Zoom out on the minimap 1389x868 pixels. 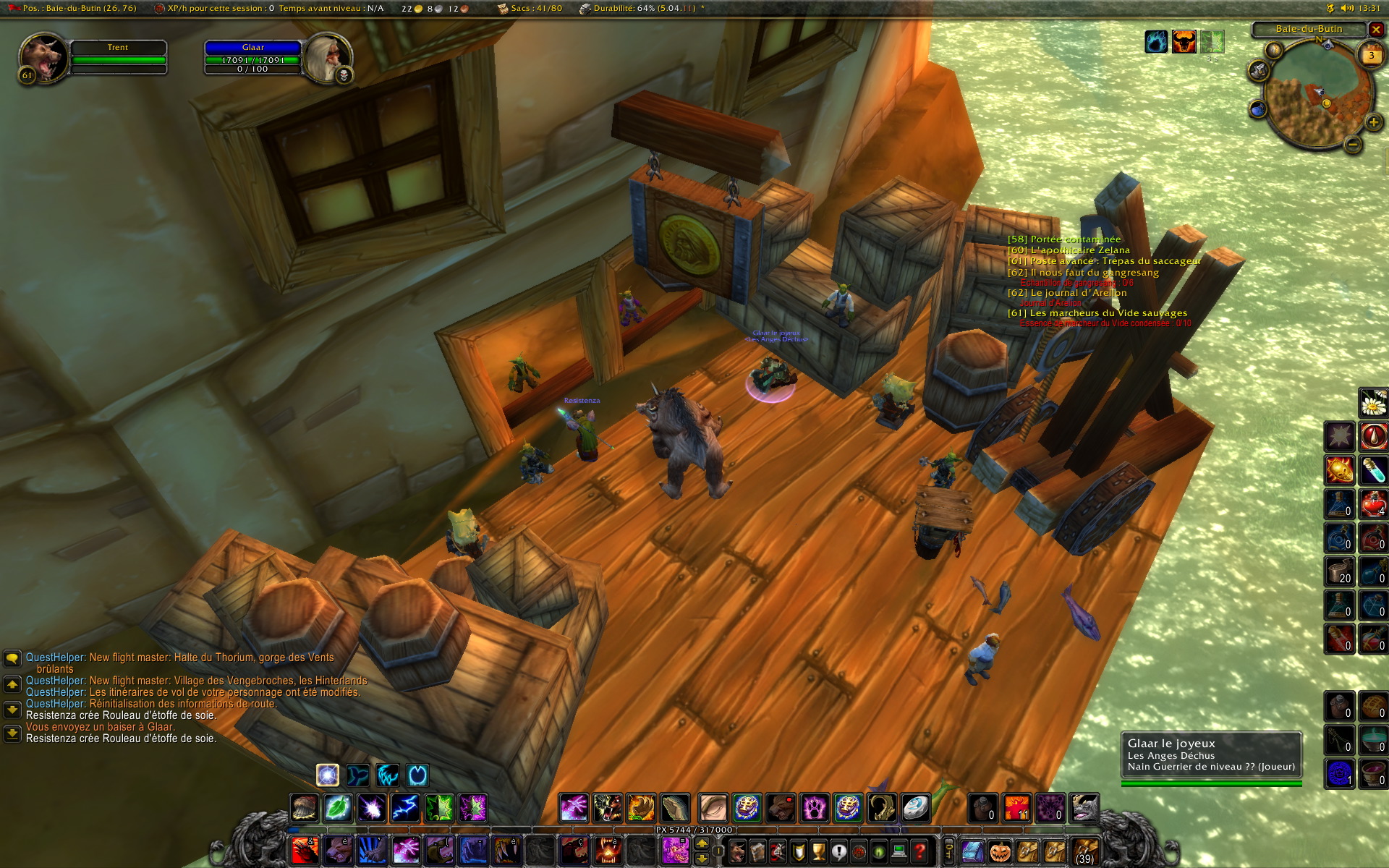click(1353, 145)
